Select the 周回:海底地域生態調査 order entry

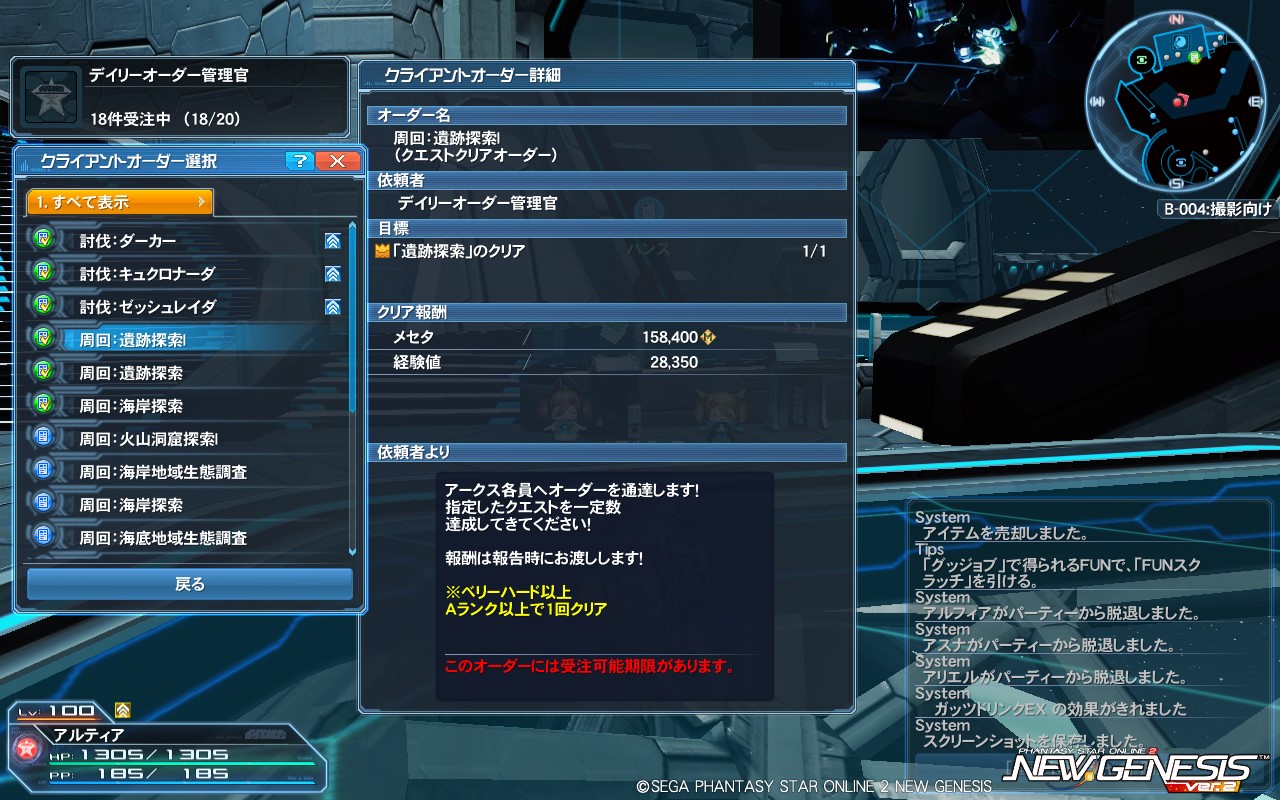point(180,537)
